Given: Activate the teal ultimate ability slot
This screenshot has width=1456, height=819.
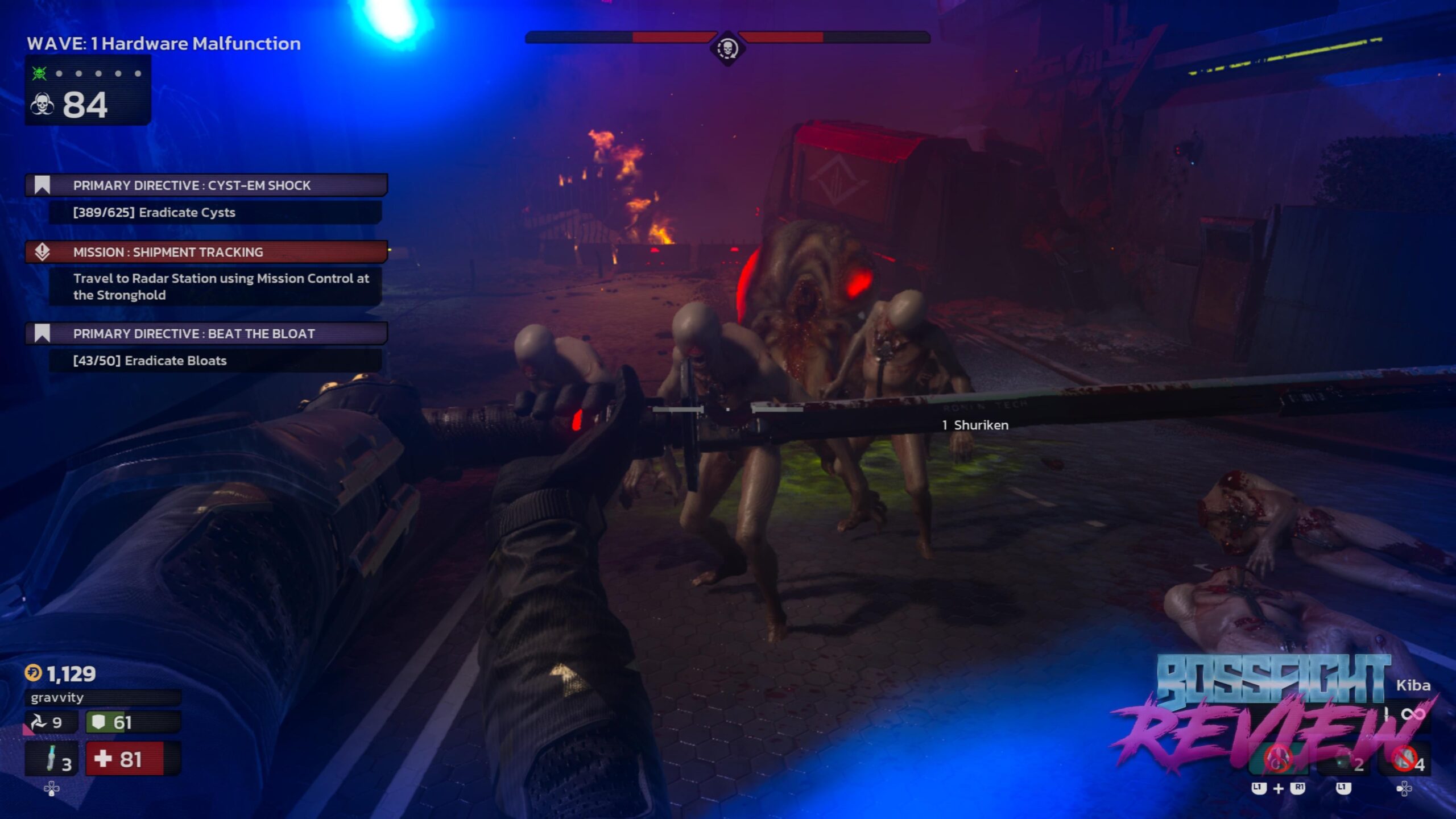Looking at the screenshot, I should click(1279, 759).
